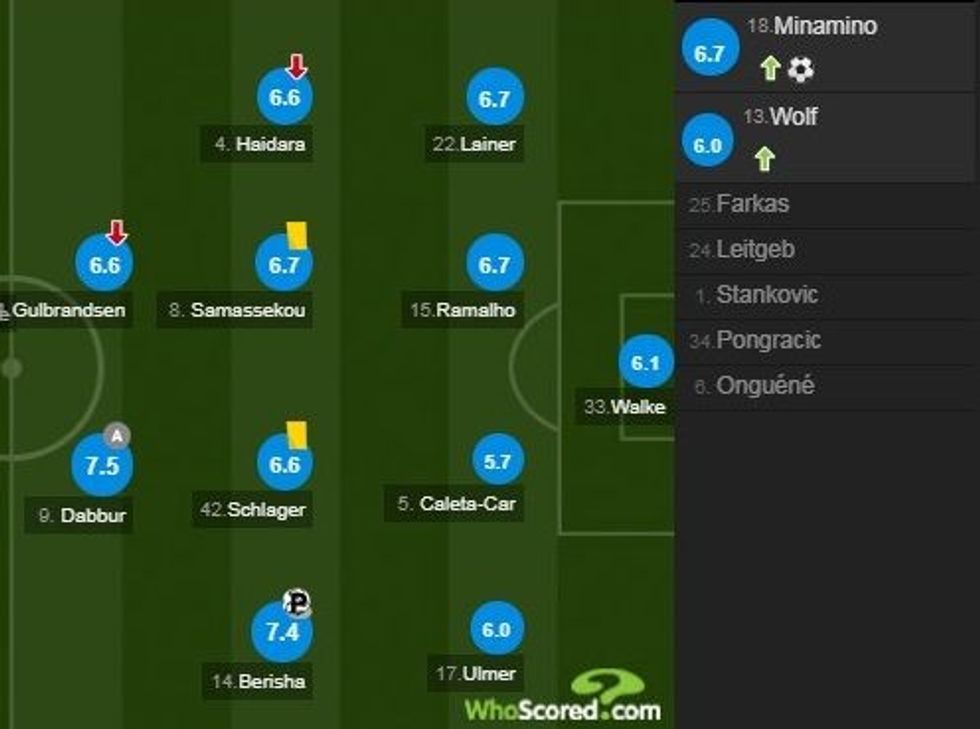
Task: Open Berisha's 7.4 rating circle
Action: pos(283,632)
